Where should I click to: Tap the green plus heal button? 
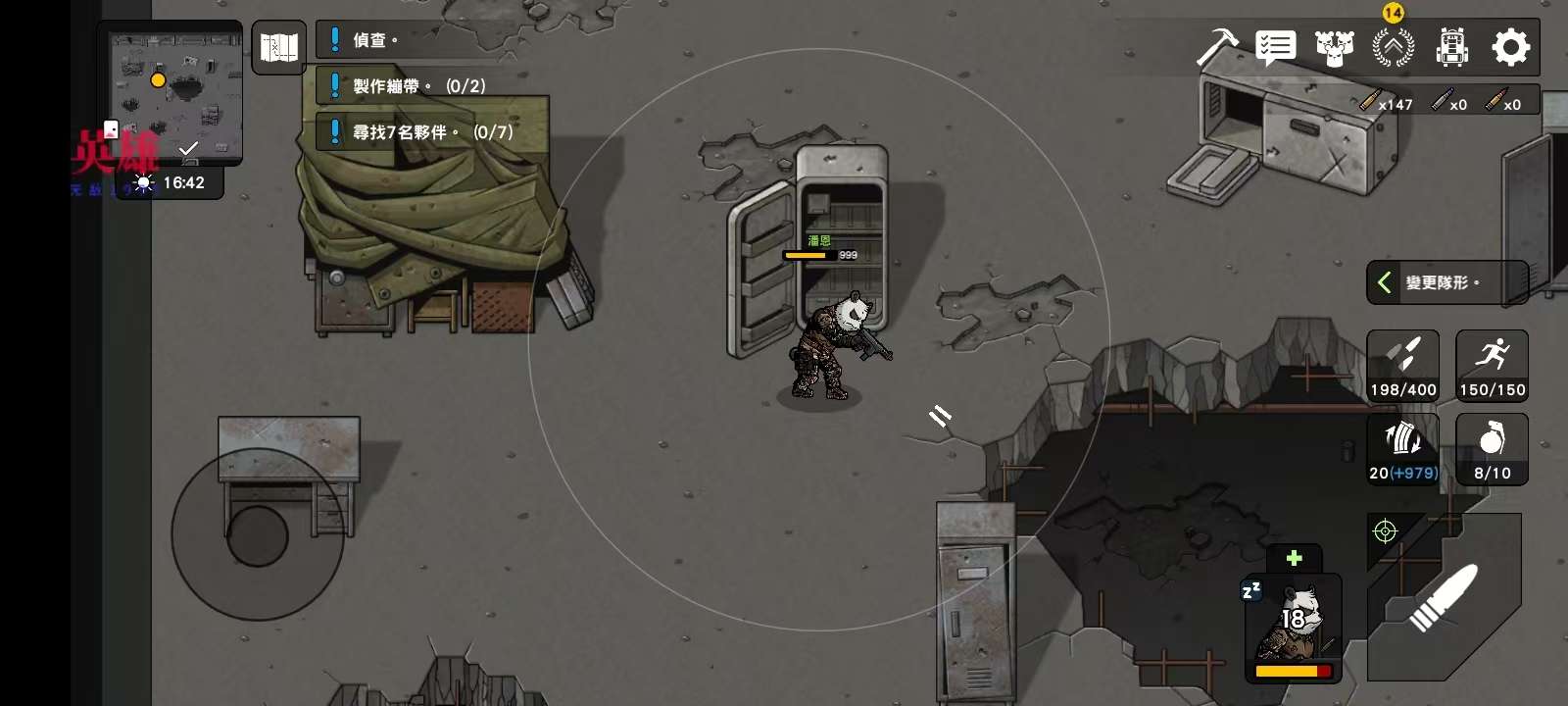pyautogui.click(x=1294, y=558)
